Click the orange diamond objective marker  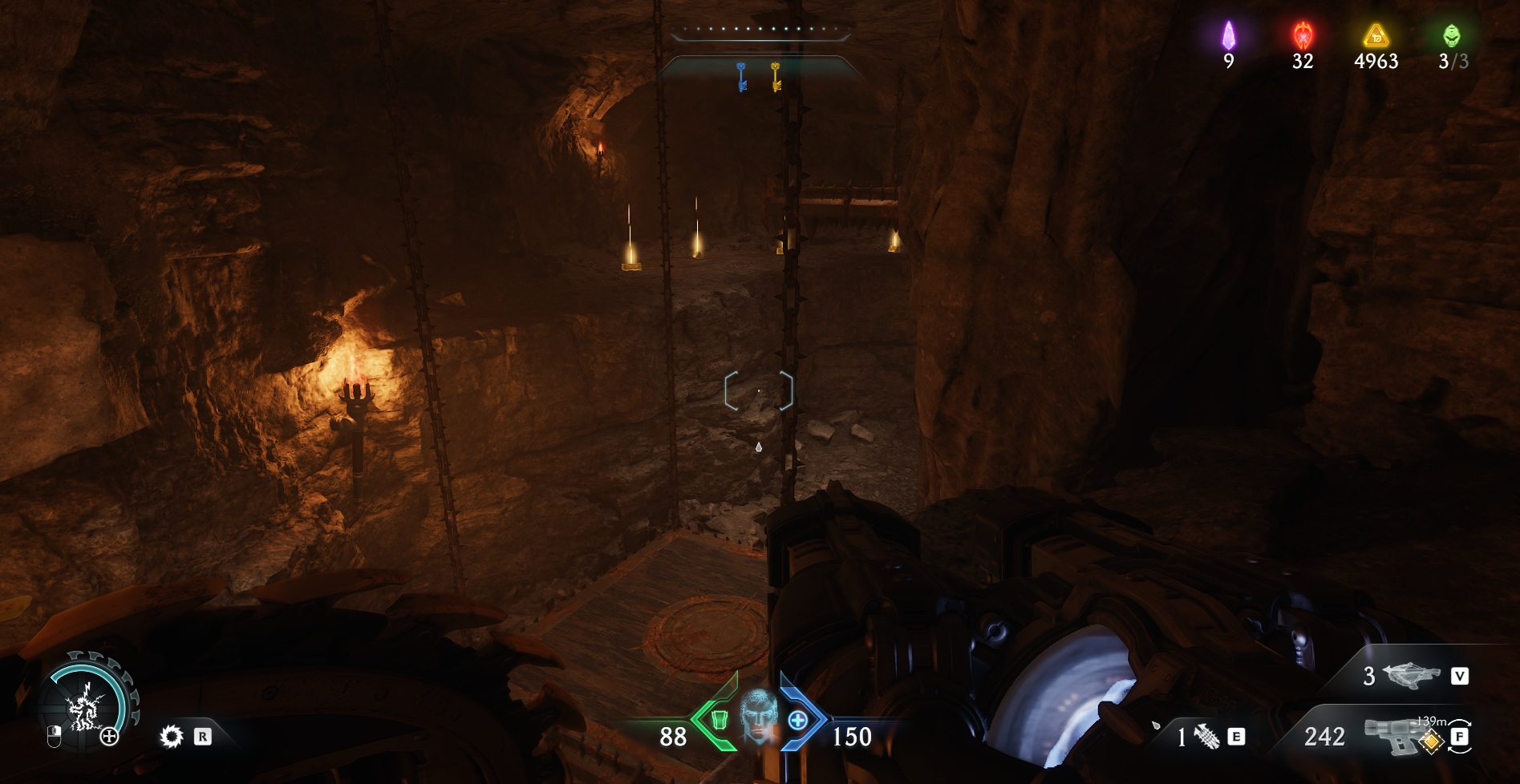(x=1428, y=742)
